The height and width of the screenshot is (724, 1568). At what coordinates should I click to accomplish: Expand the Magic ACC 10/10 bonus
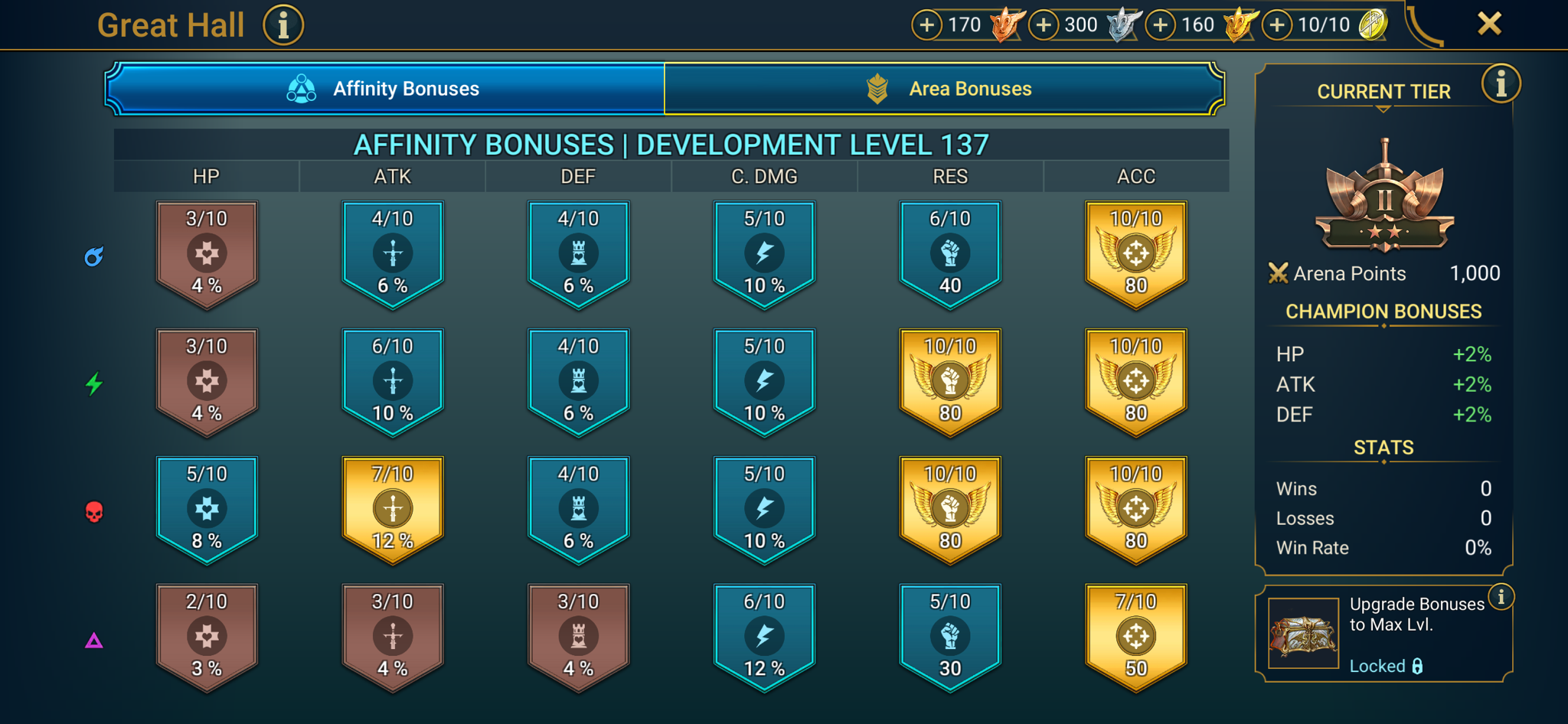(x=1136, y=253)
